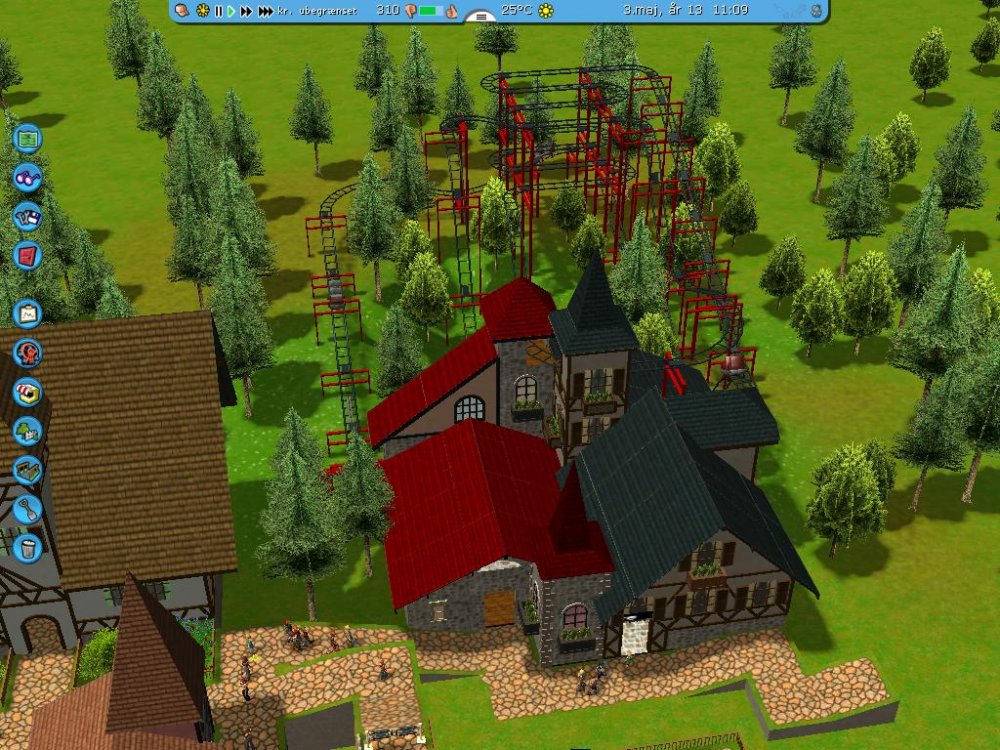
Task: Show the park management graph clipboard
Action: (x=27, y=313)
